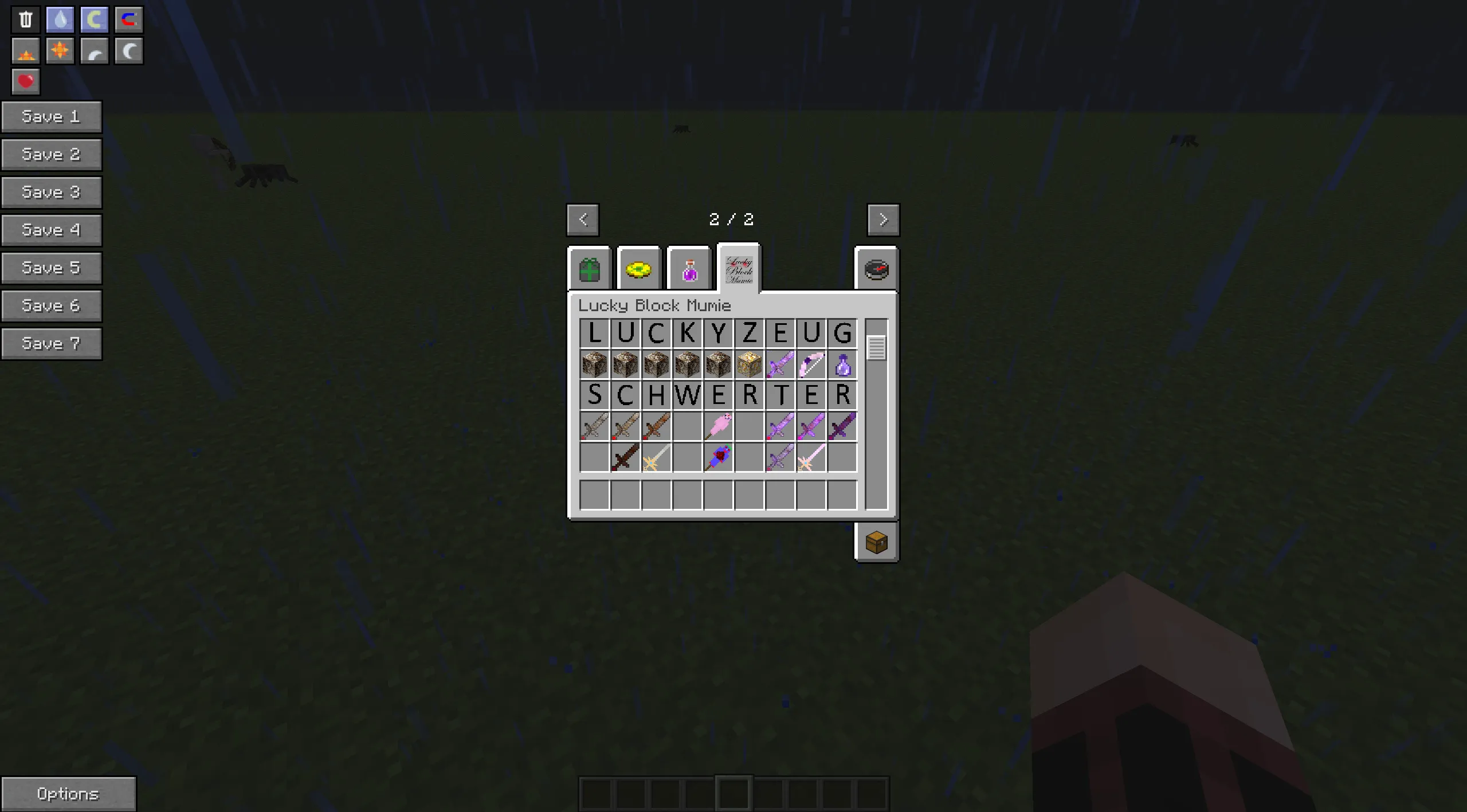The height and width of the screenshot is (812, 1467).
Task: Open the green gift item tab
Action: point(590,269)
